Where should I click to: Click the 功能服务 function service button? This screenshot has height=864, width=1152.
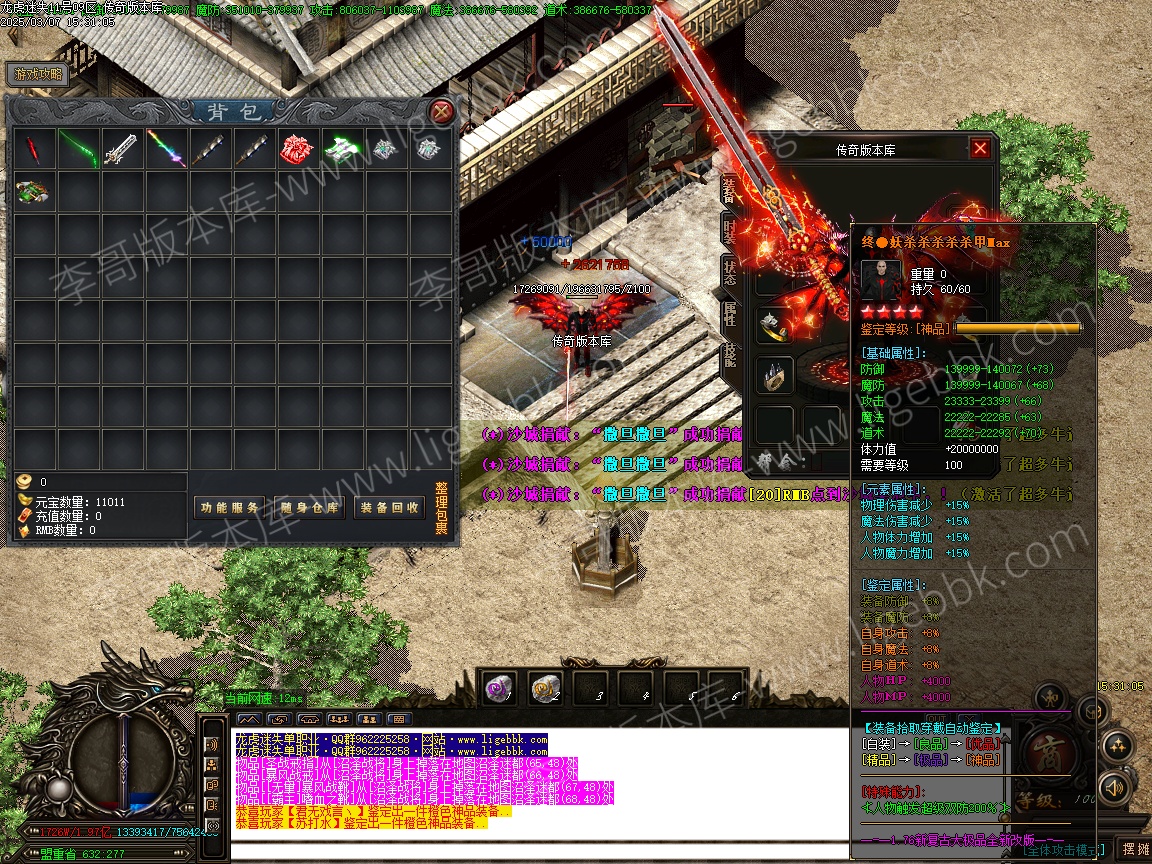click(x=229, y=508)
